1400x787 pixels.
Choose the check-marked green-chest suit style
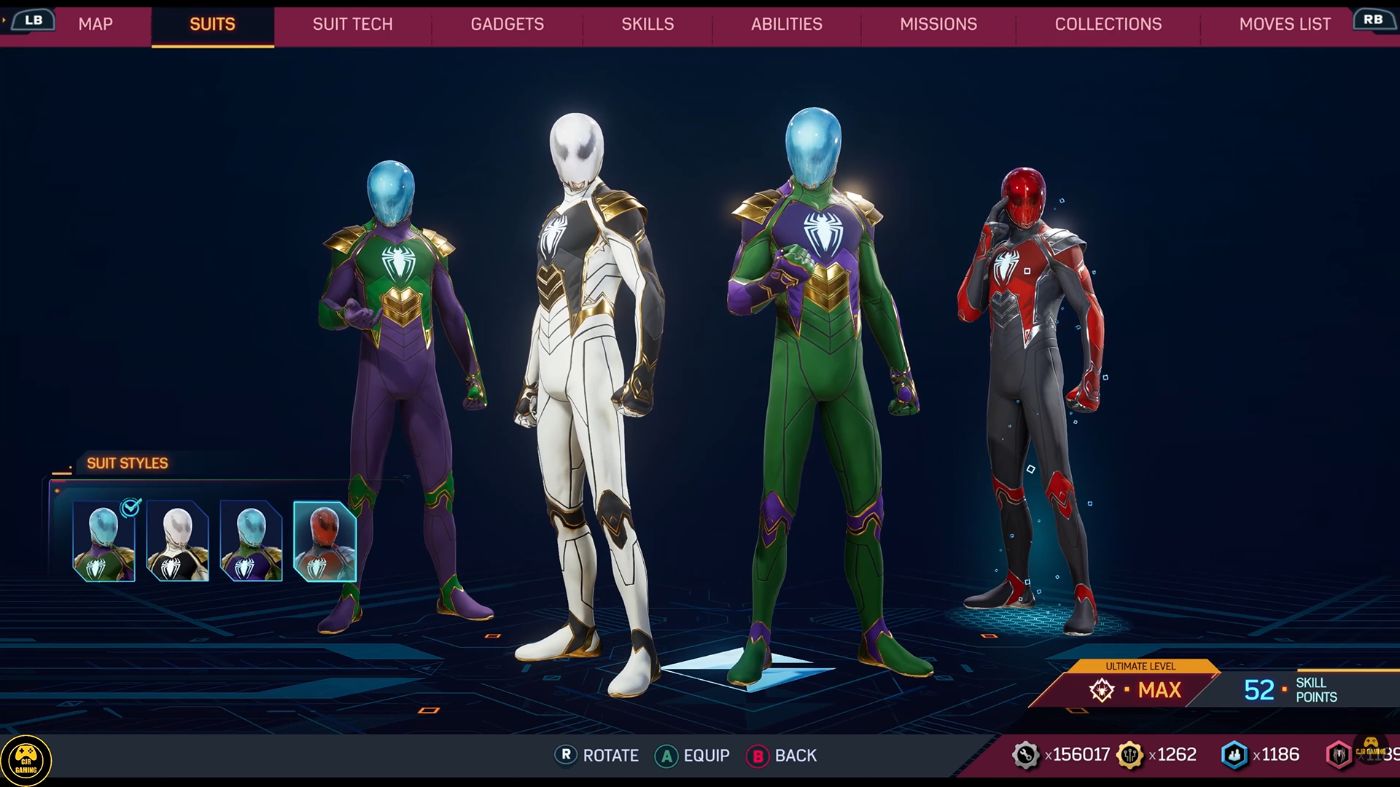tap(104, 541)
